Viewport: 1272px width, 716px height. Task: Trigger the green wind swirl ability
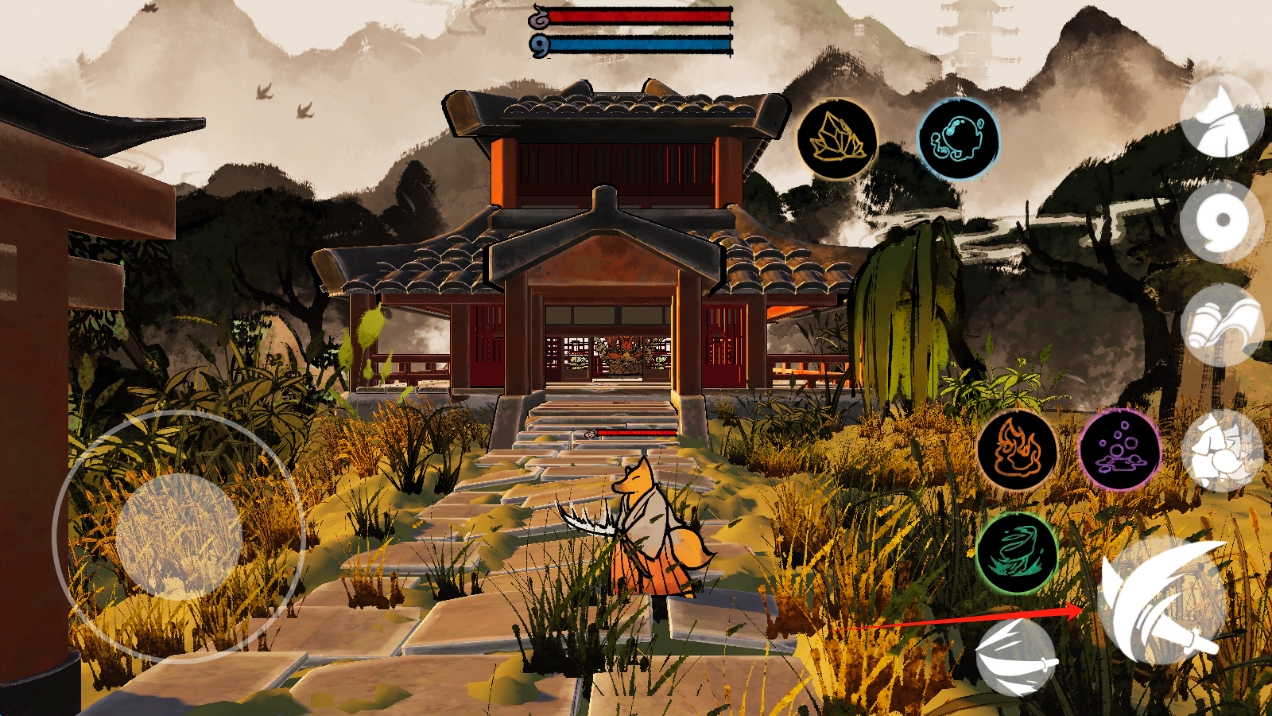click(1017, 553)
